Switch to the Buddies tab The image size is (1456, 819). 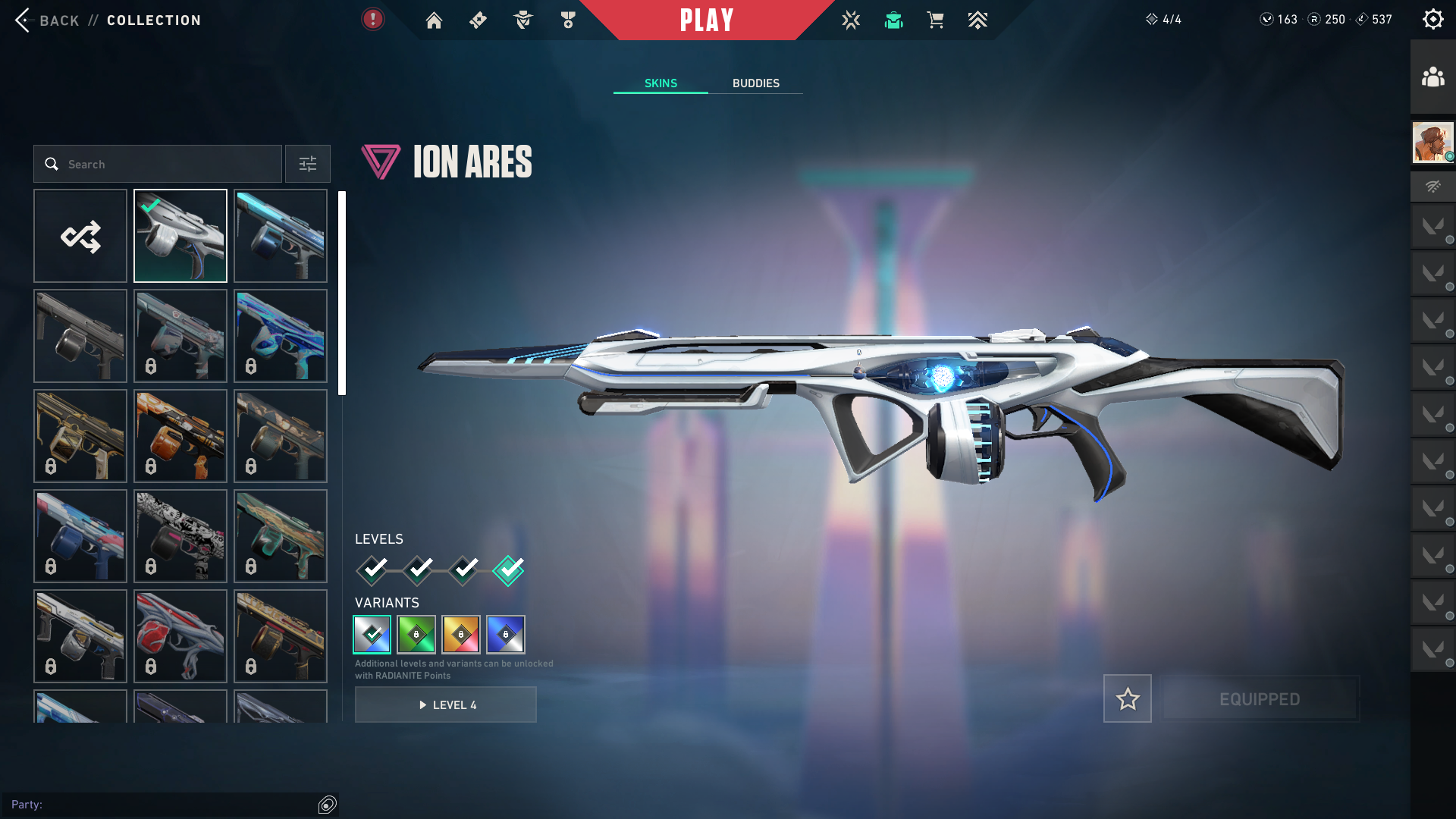[x=755, y=83]
